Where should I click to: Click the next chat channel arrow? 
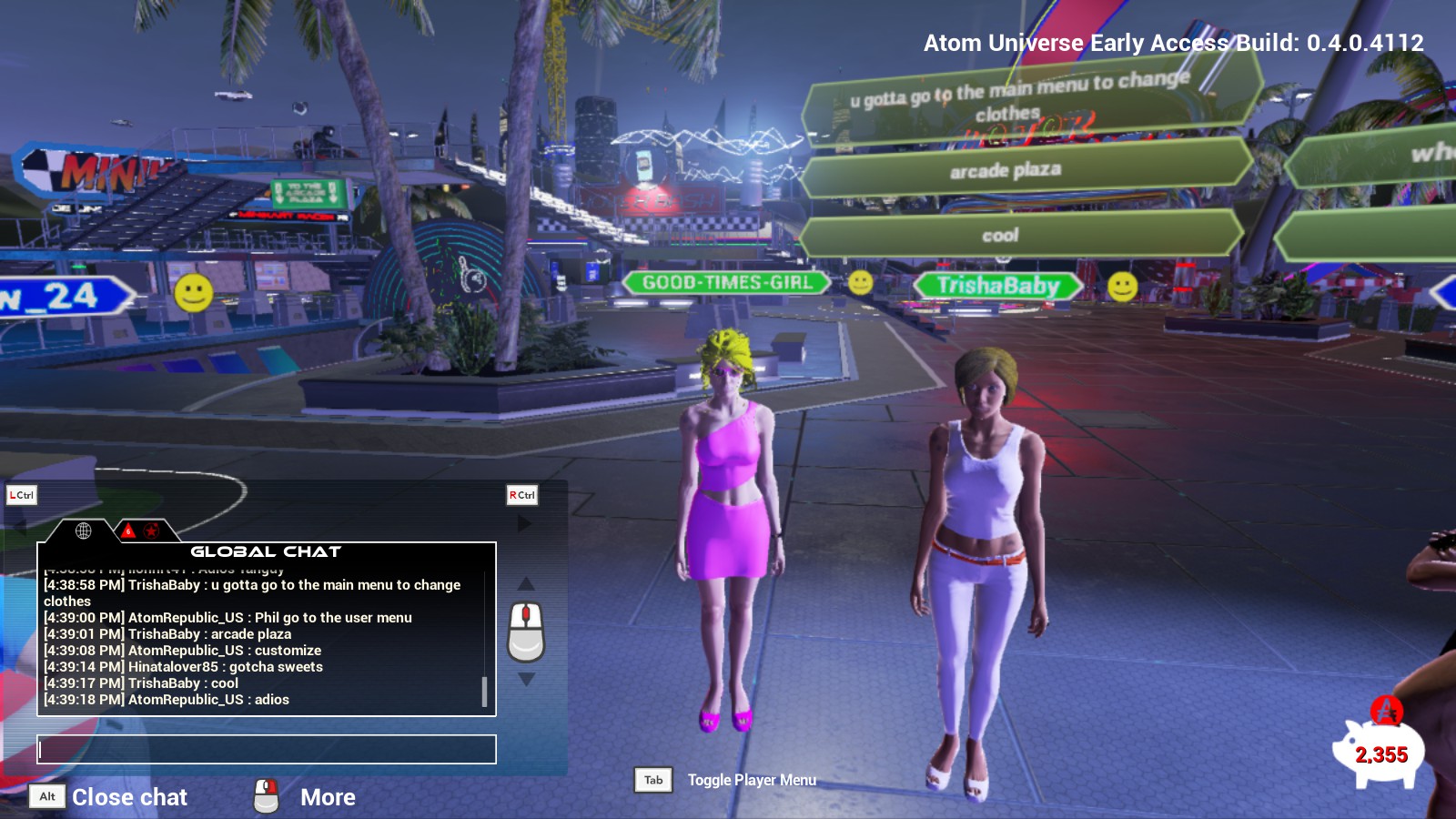pyautogui.click(x=524, y=523)
